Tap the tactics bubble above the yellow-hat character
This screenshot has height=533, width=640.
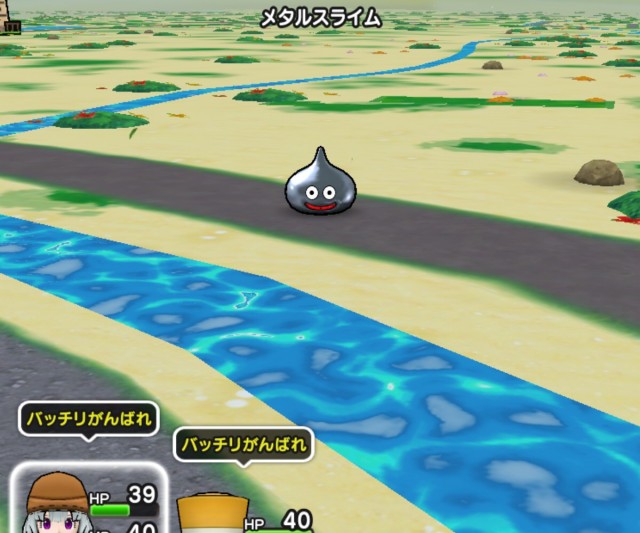click(242, 444)
